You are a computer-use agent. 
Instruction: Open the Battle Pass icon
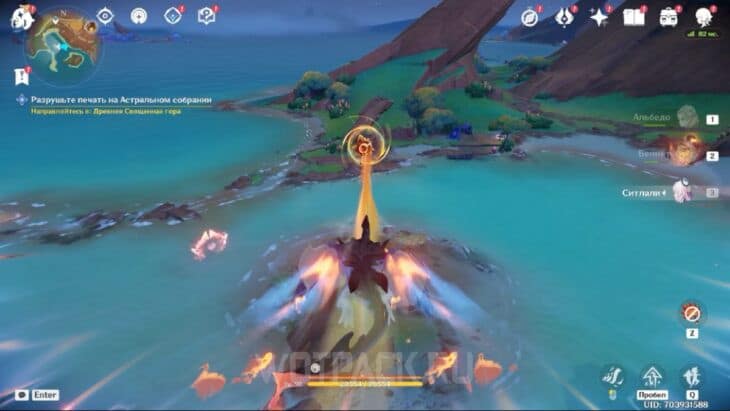click(x=565, y=17)
